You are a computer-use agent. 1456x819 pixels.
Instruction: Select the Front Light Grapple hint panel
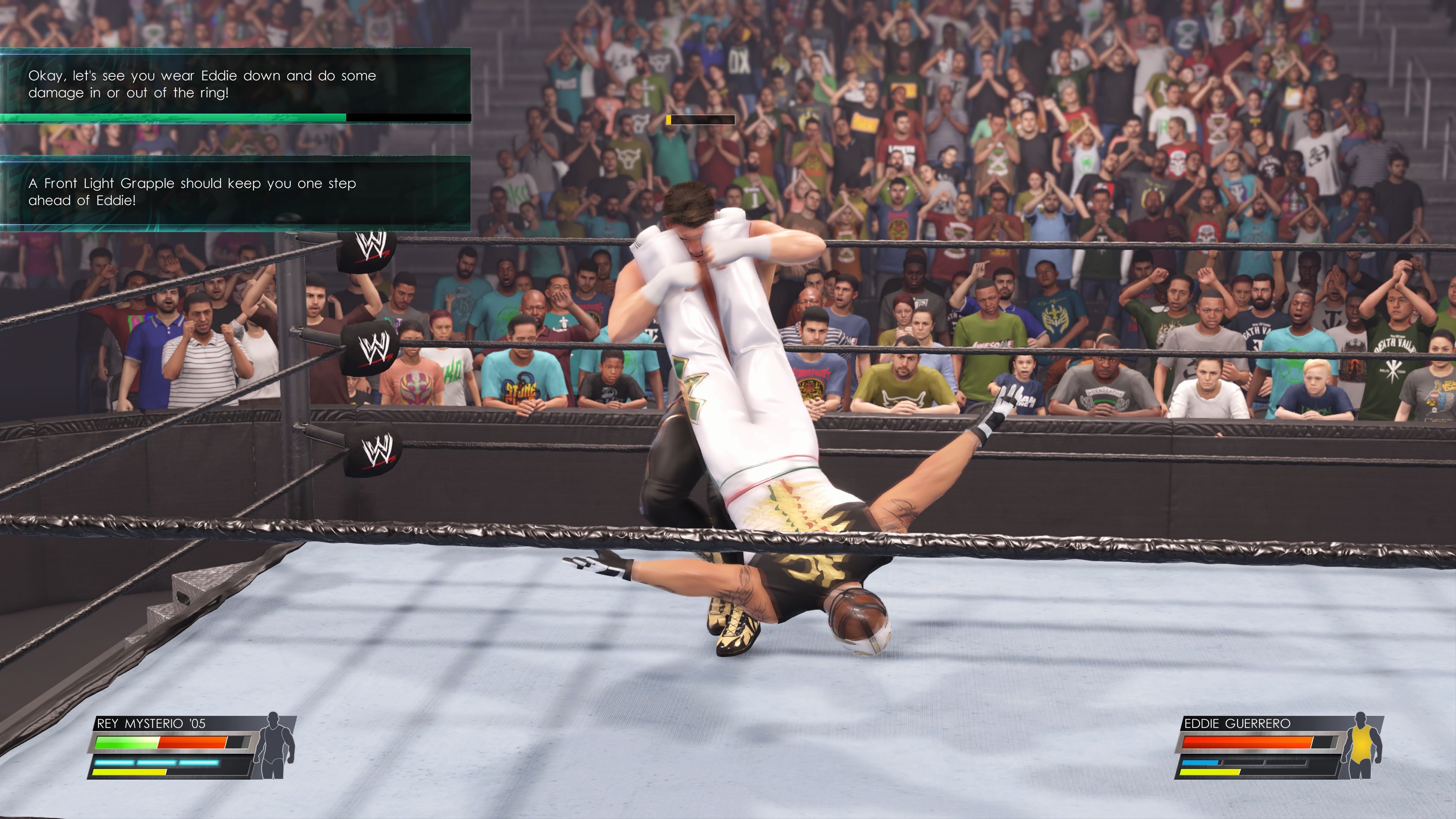(x=235, y=192)
